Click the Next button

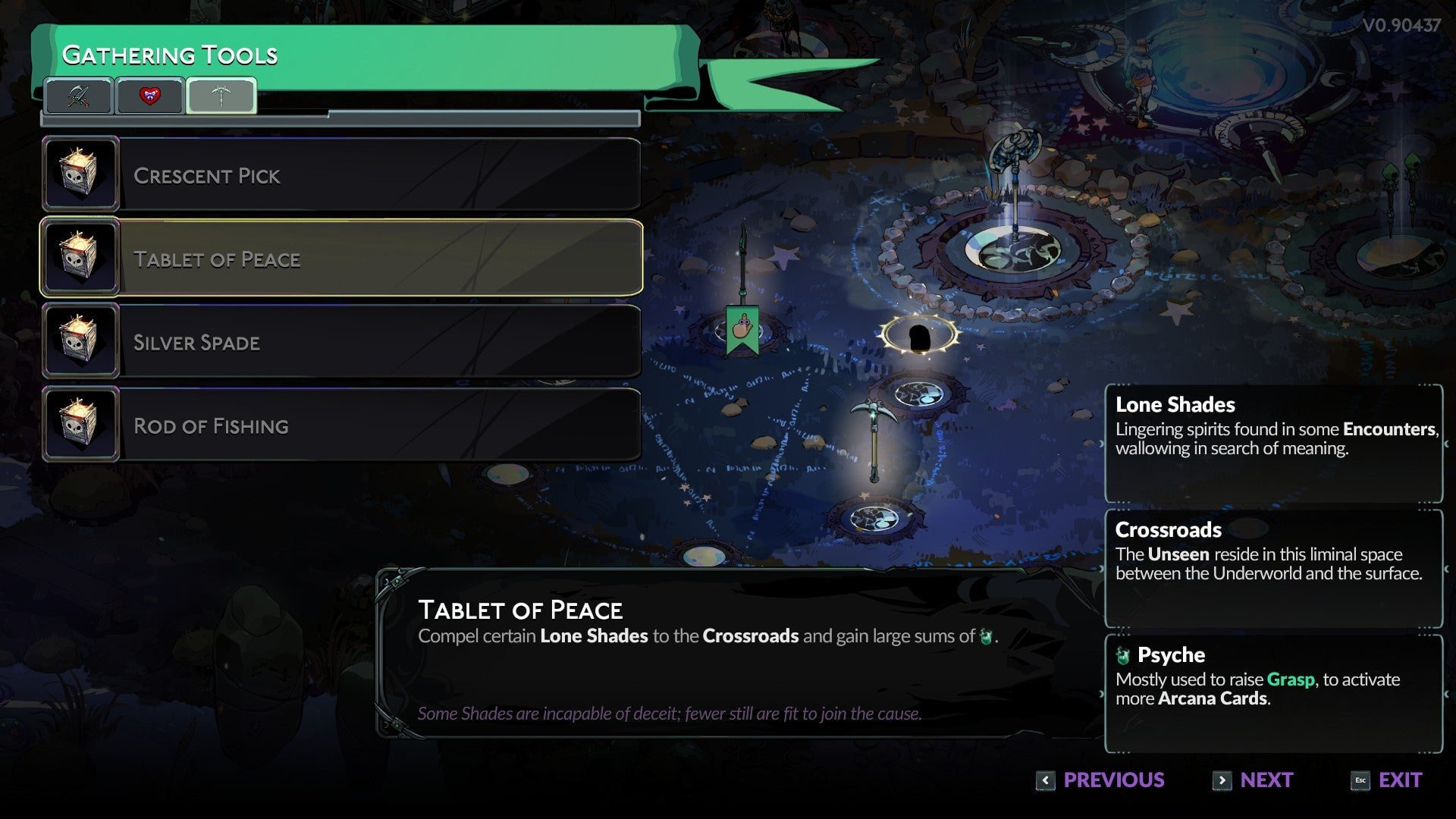coord(1265,780)
